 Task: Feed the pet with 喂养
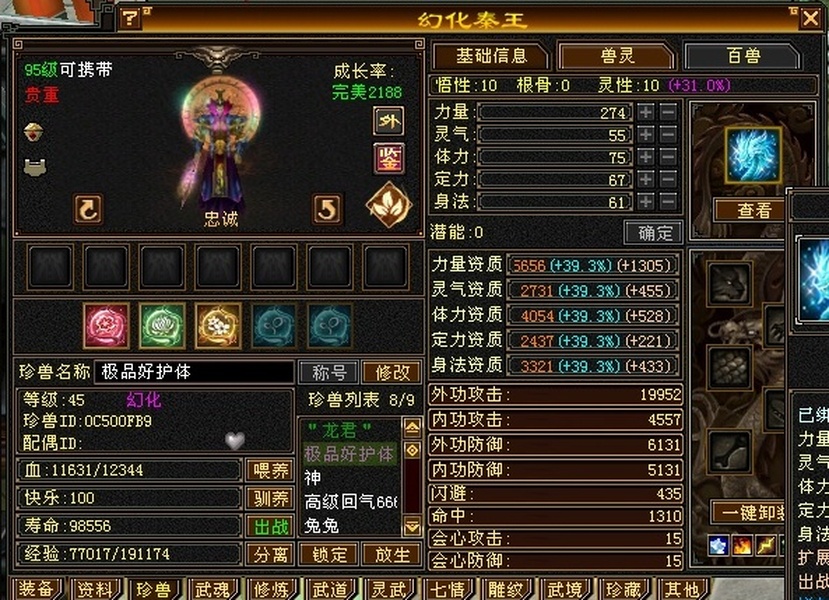[270, 470]
